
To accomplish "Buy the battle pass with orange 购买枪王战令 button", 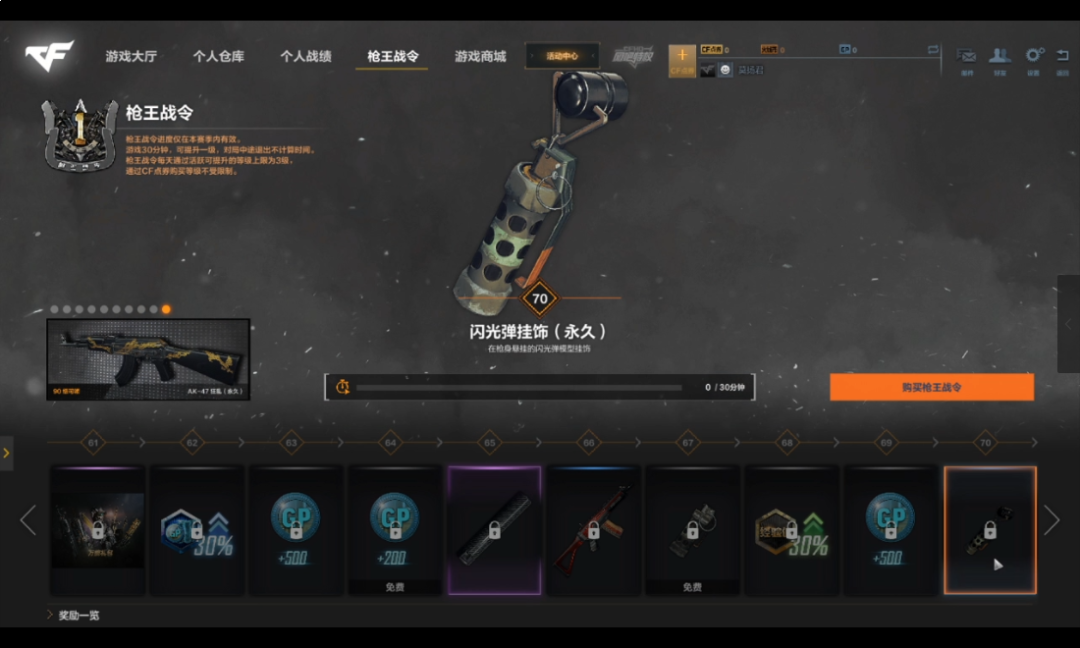I will point(931,387).
